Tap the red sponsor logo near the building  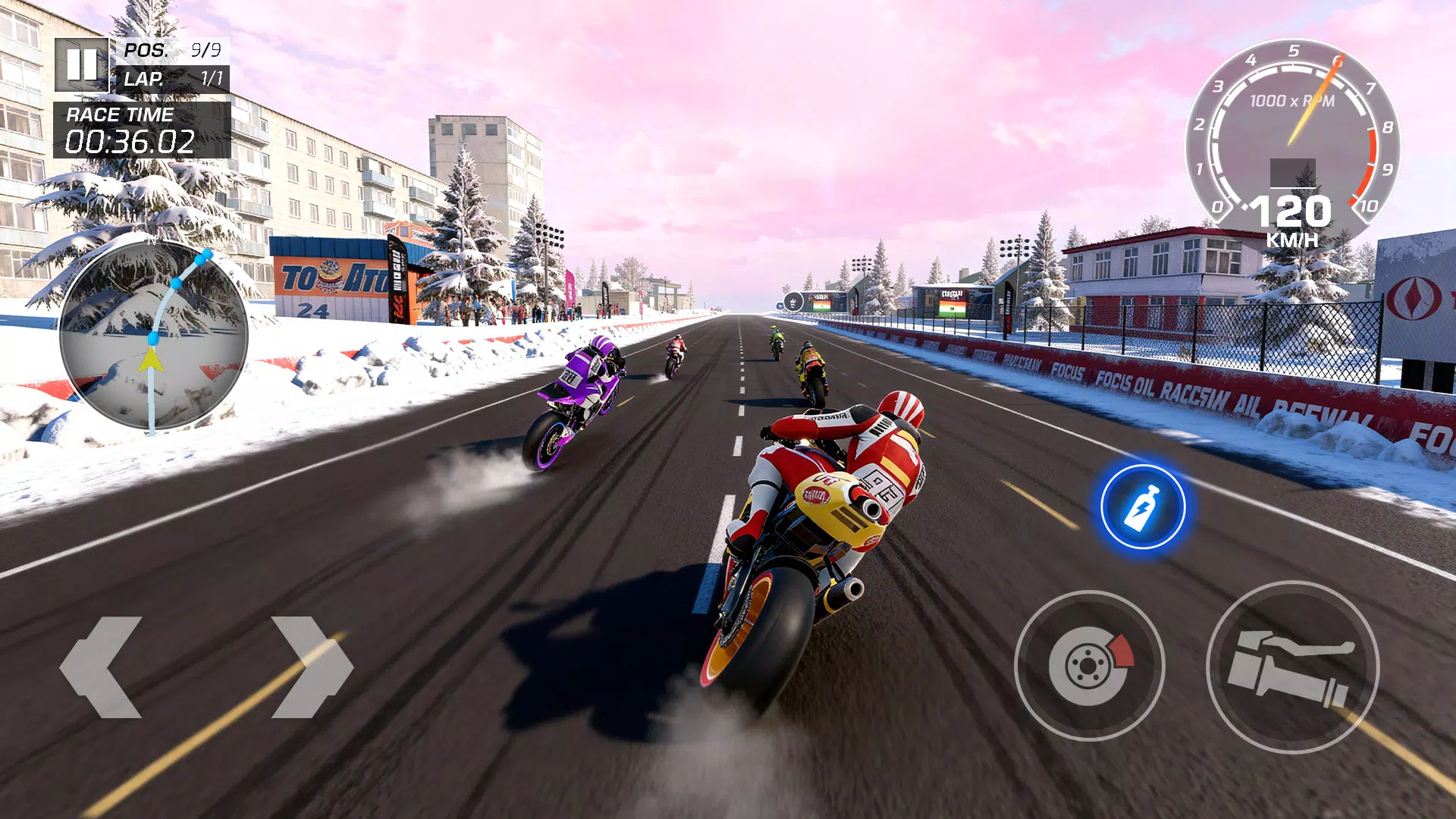1415,297
